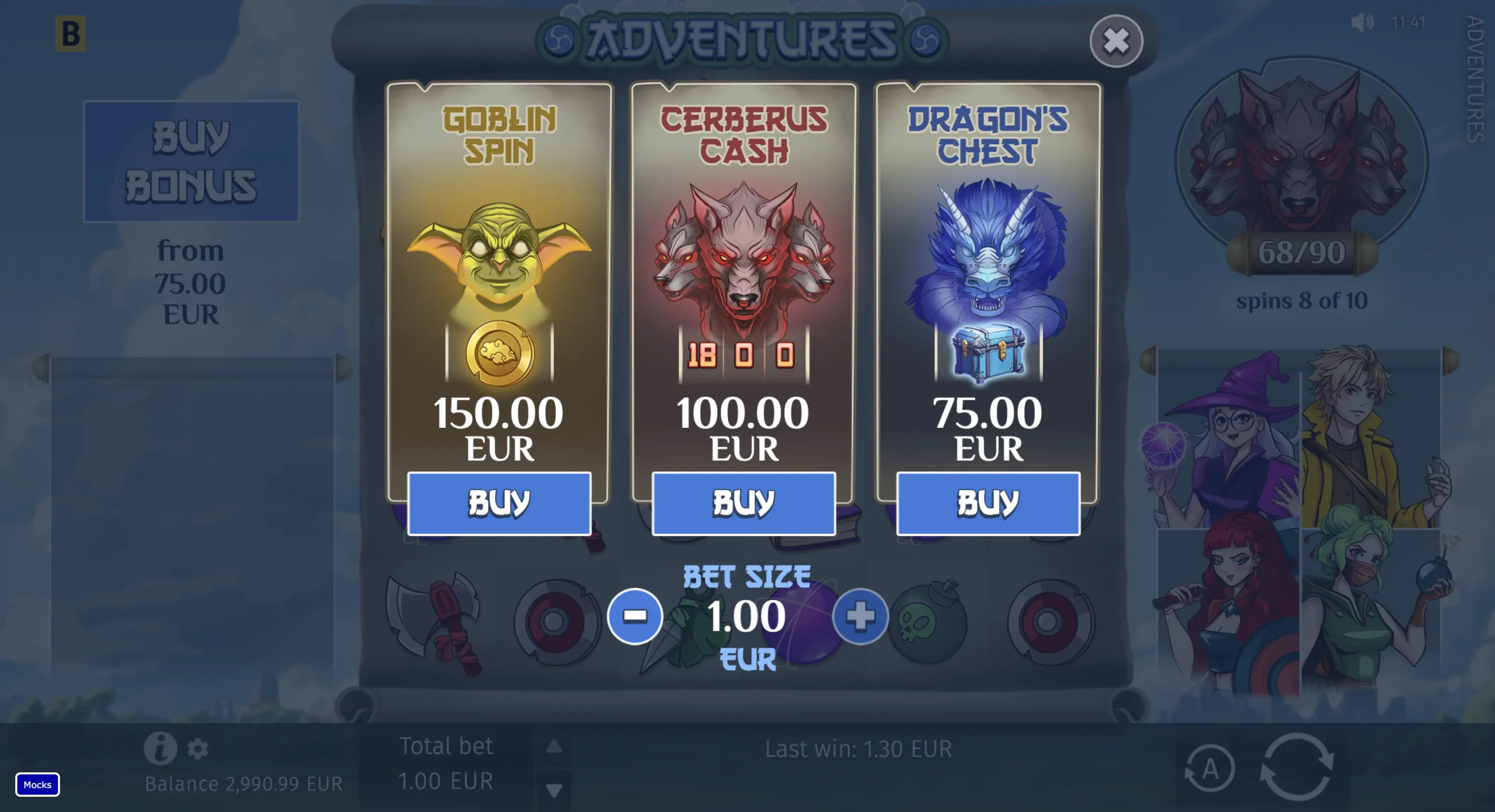The image size is (1495, 812).
Task: Buy the Goblin Spin bonus
Action: click(499, 503)
